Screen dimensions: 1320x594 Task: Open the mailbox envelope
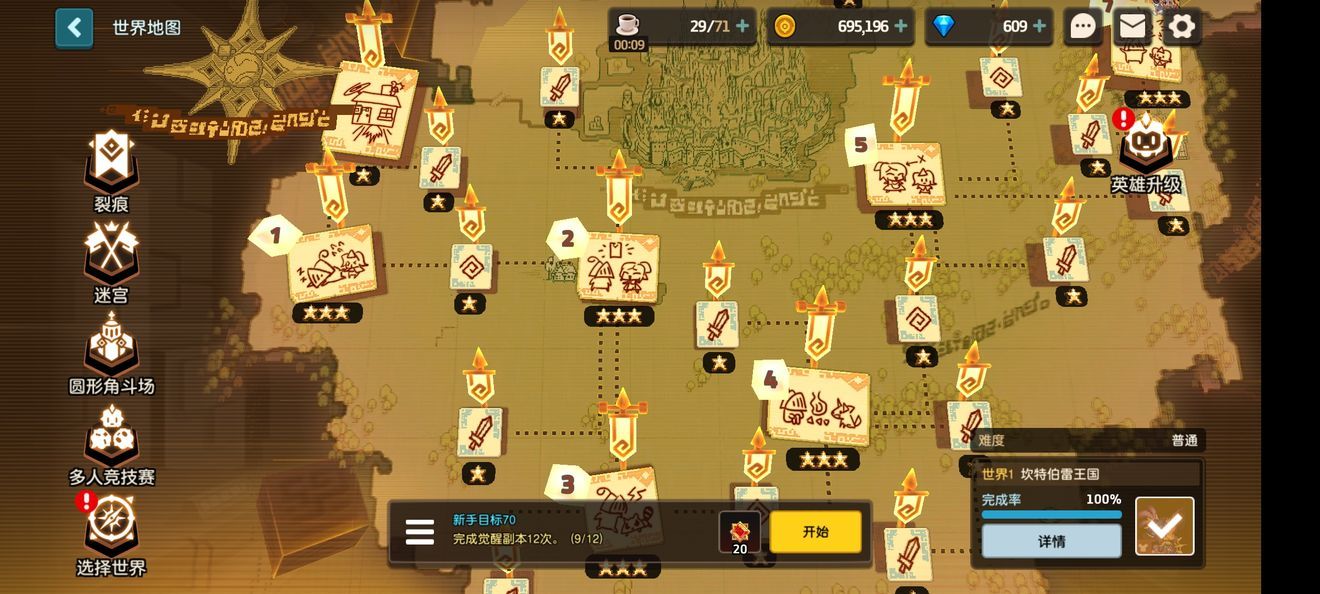point(1132,27)
